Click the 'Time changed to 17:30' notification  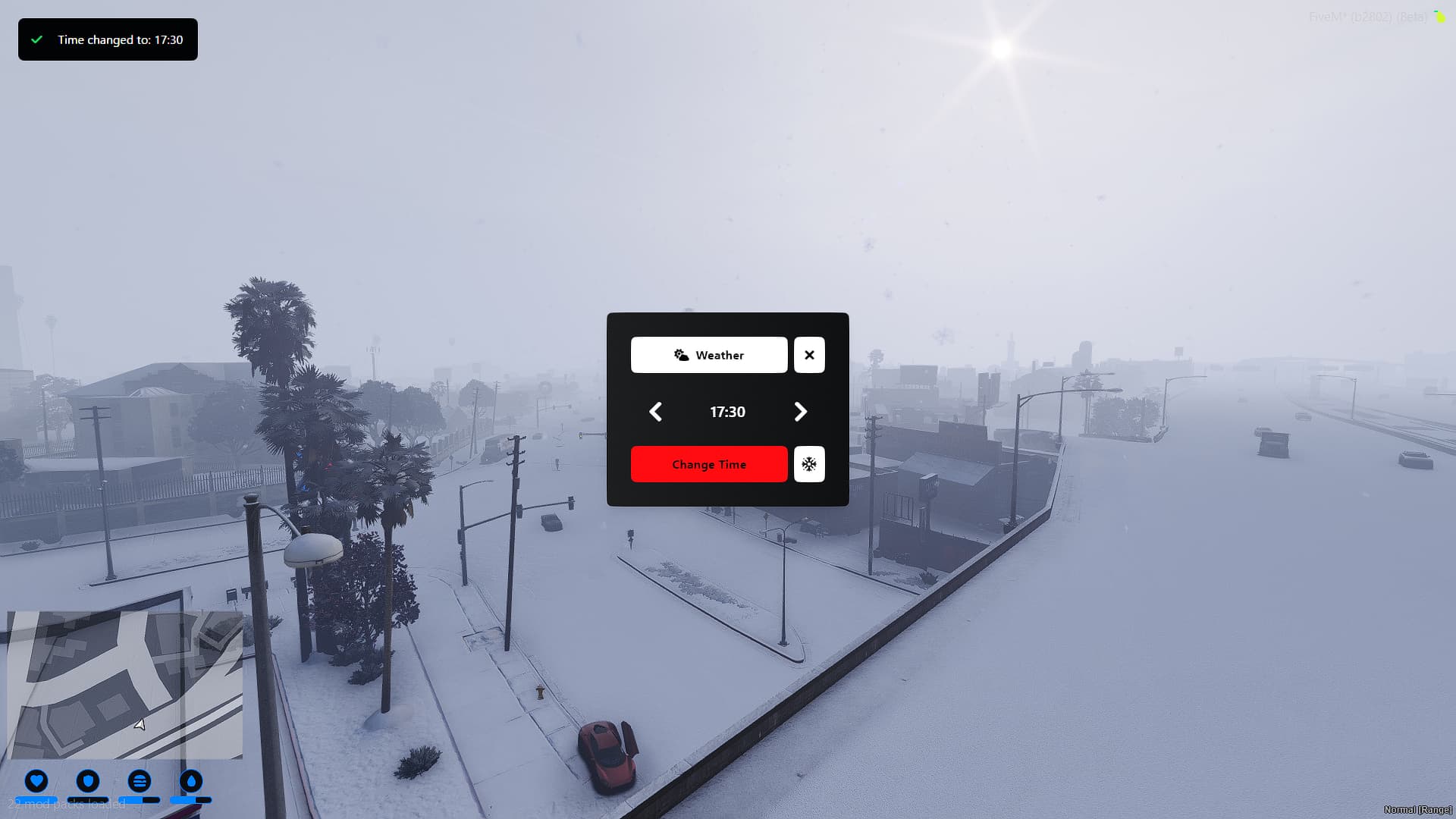[x=108, y=39]
